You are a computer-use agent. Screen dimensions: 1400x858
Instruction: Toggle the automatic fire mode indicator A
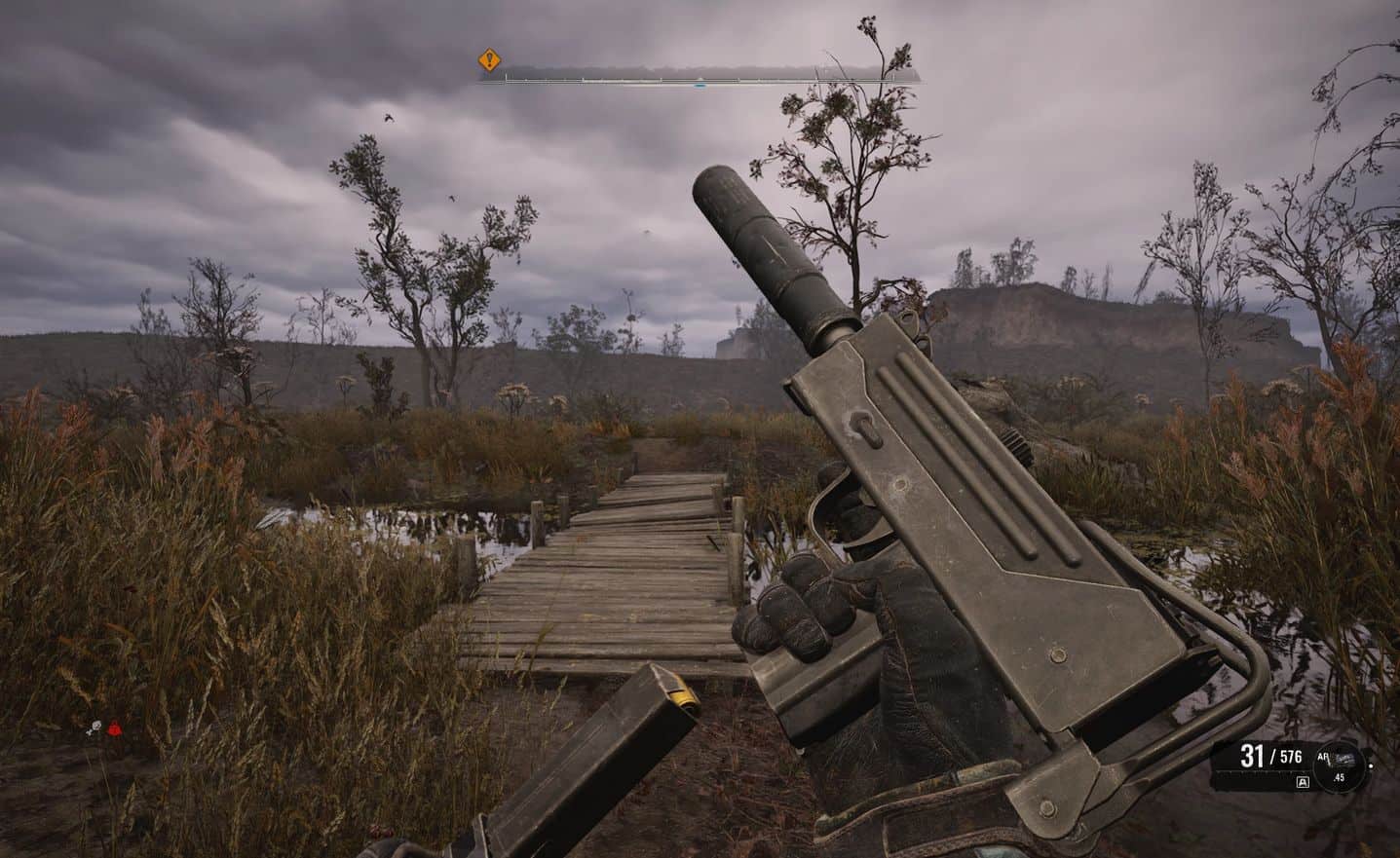[1303, 782]
